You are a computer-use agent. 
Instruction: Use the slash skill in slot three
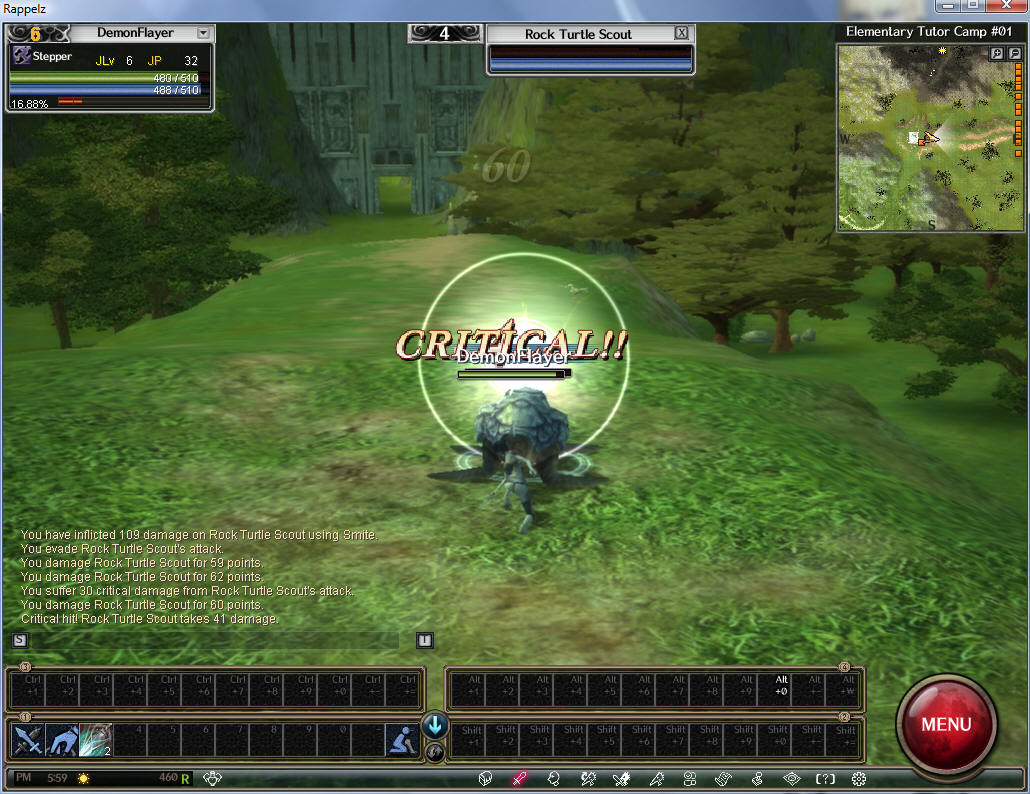[x=95, y=740]
